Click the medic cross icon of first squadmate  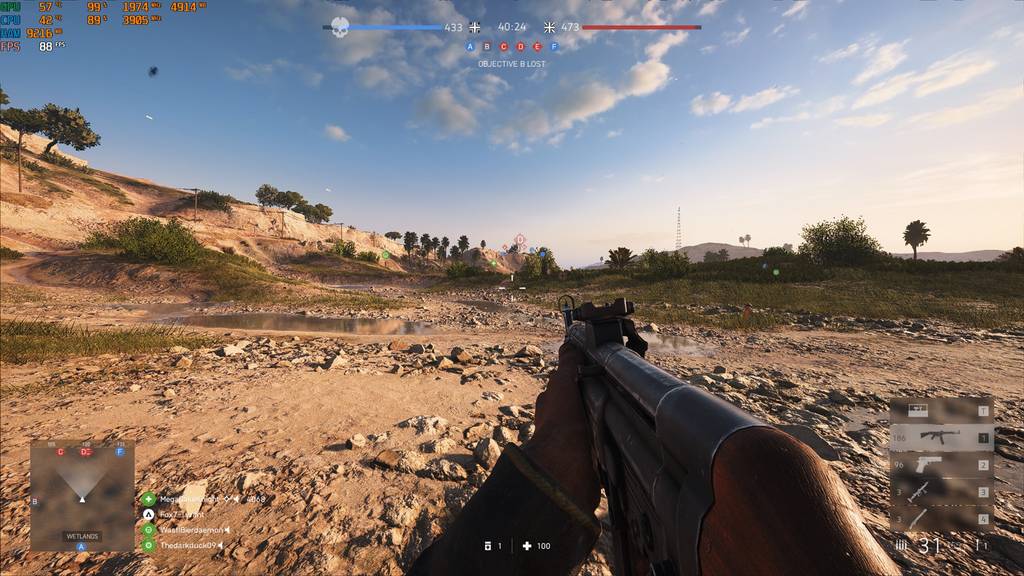pyautogui.click(x=148, y=498)
